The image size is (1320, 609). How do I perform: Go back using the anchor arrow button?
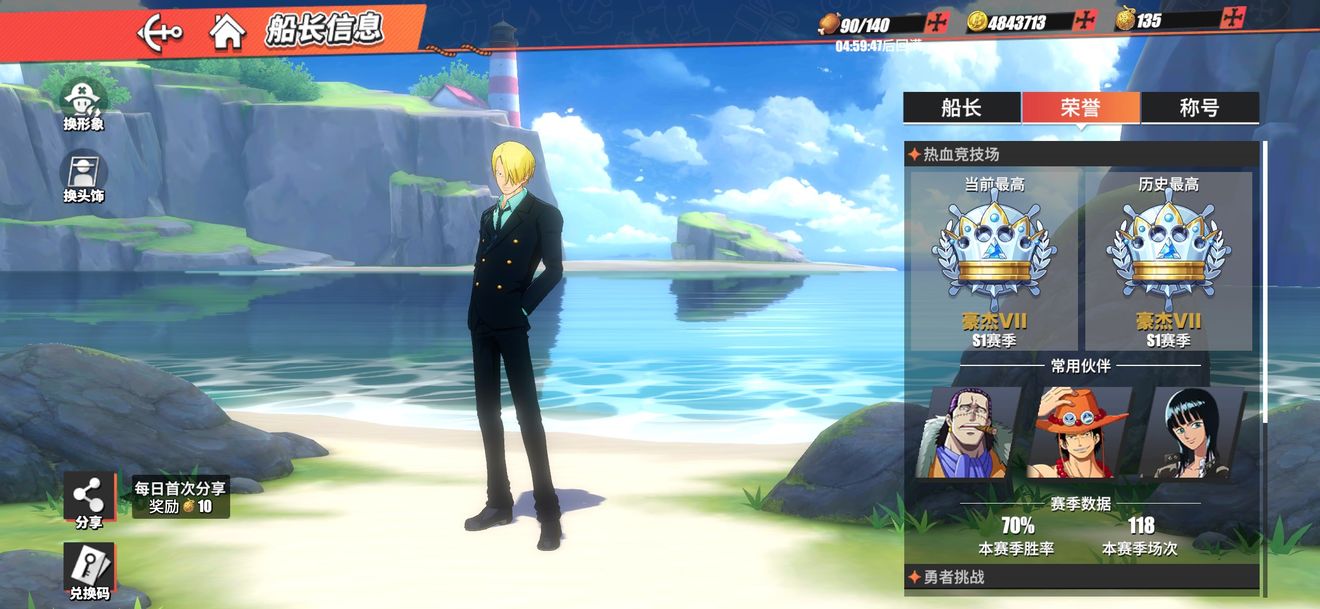160,31
